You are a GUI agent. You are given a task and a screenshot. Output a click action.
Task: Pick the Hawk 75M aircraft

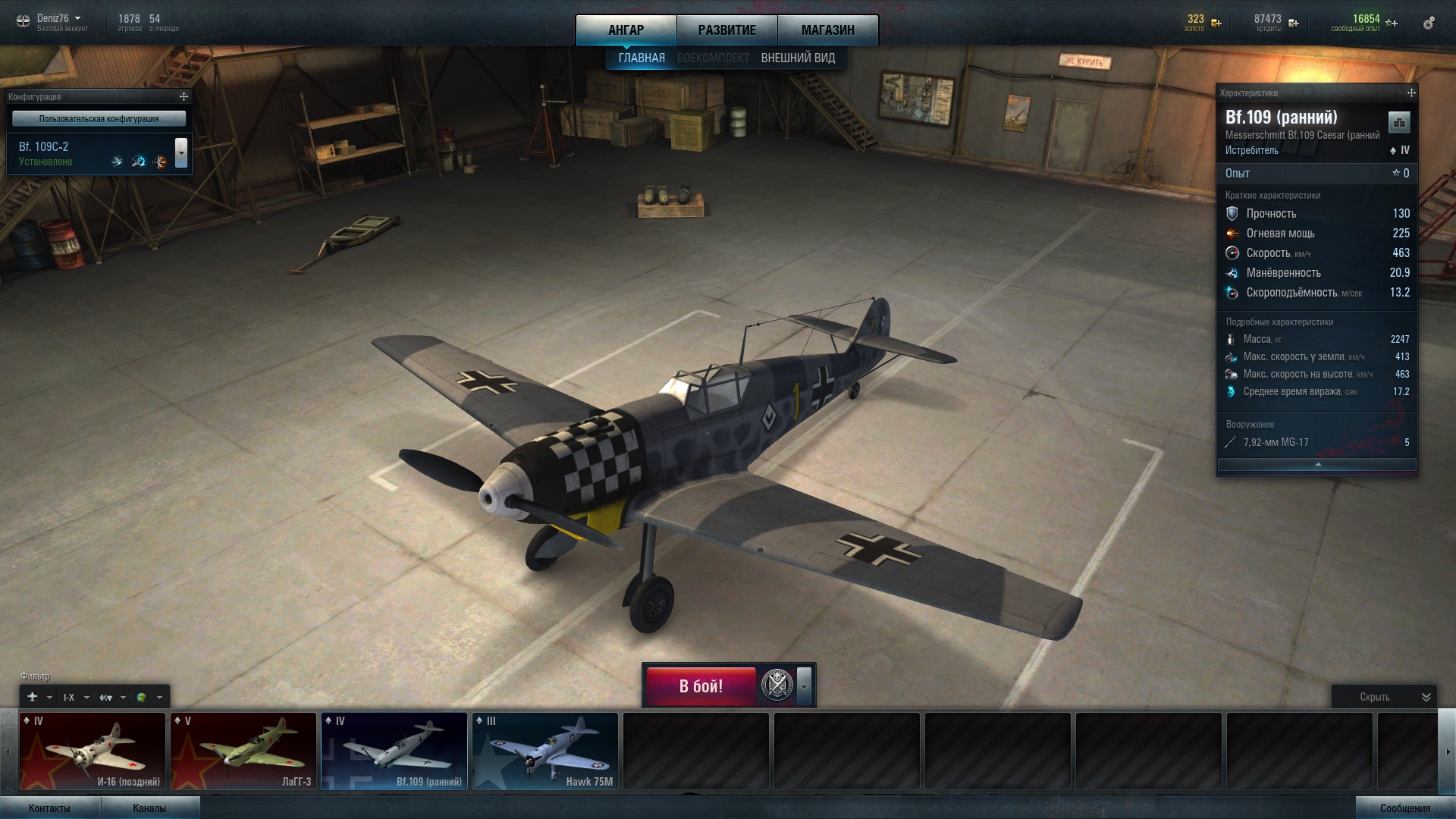point(544,751)
